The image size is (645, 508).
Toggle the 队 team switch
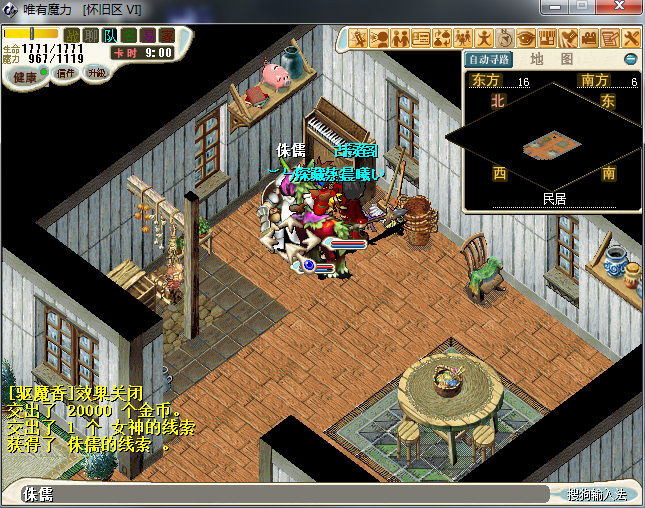[x=109, y=36]
